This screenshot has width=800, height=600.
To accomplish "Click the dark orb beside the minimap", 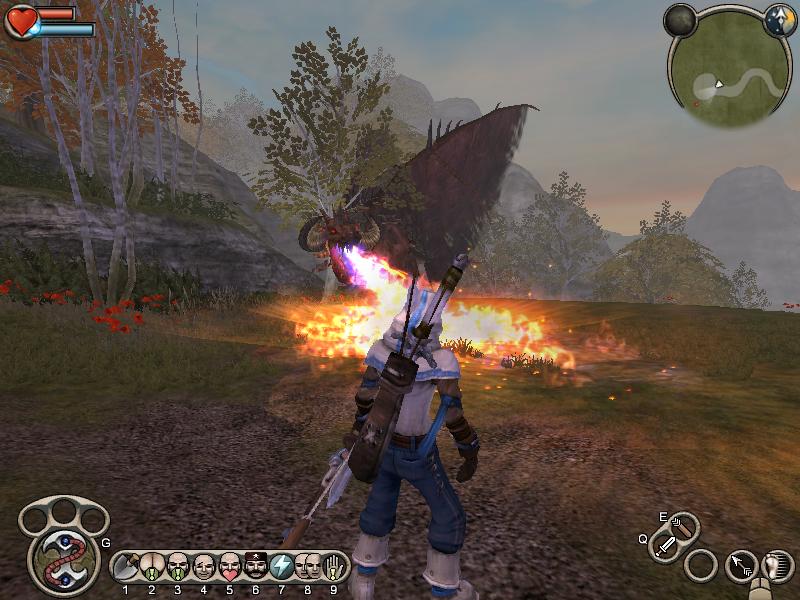I will tap(680, 20).
